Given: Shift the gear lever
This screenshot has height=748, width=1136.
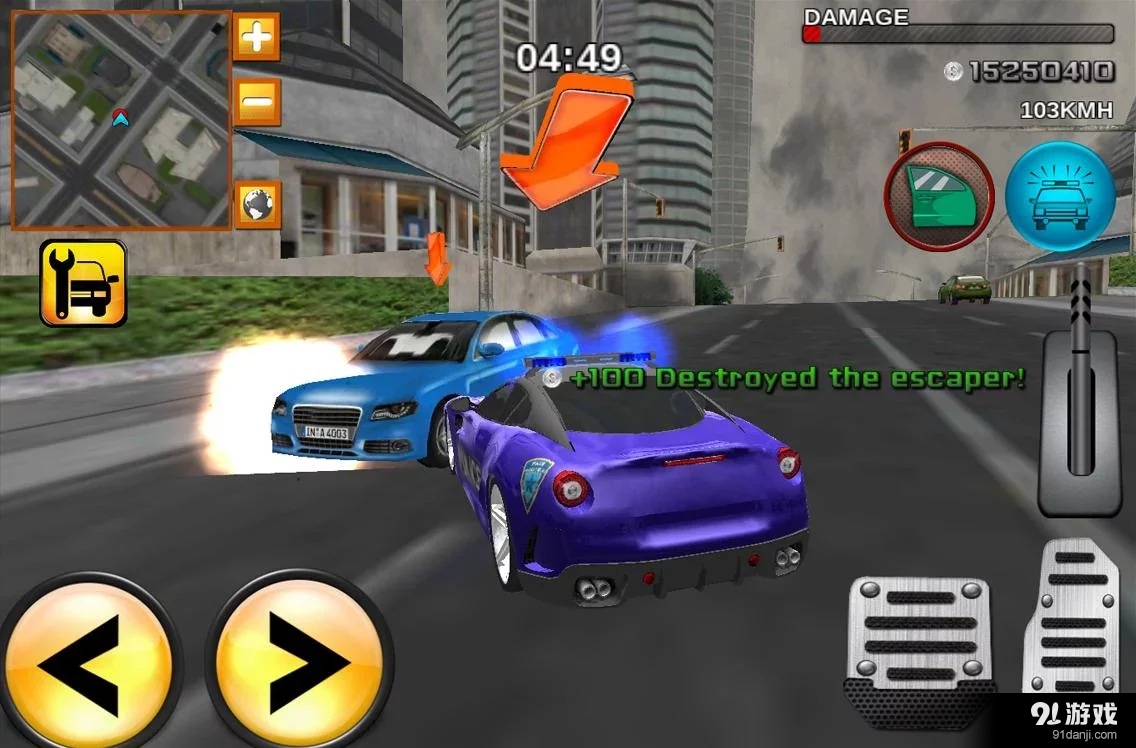Looking at the screenshot, I should click(x=1078, y=390).
